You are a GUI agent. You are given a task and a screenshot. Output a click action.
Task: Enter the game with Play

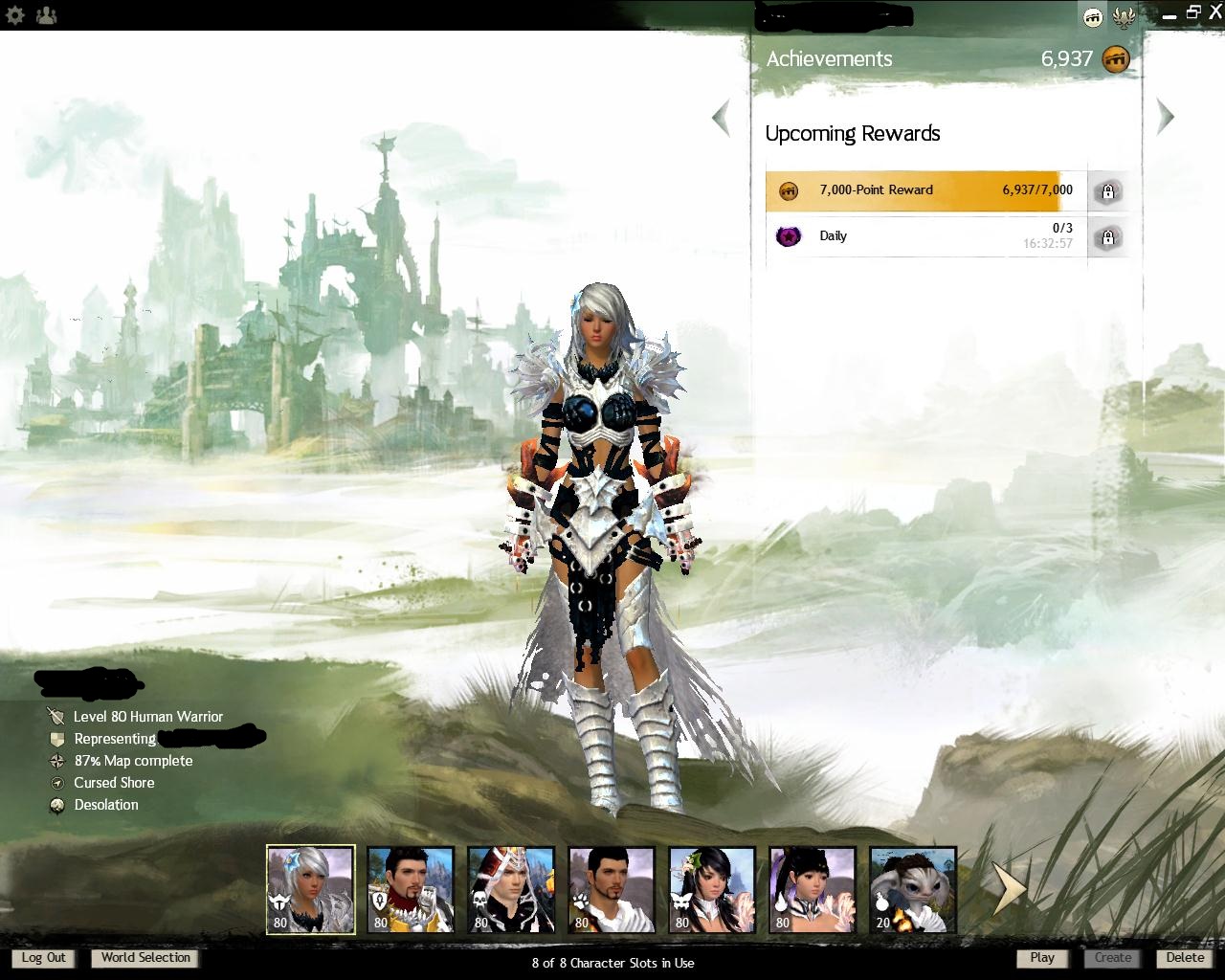coord(1042,958)
